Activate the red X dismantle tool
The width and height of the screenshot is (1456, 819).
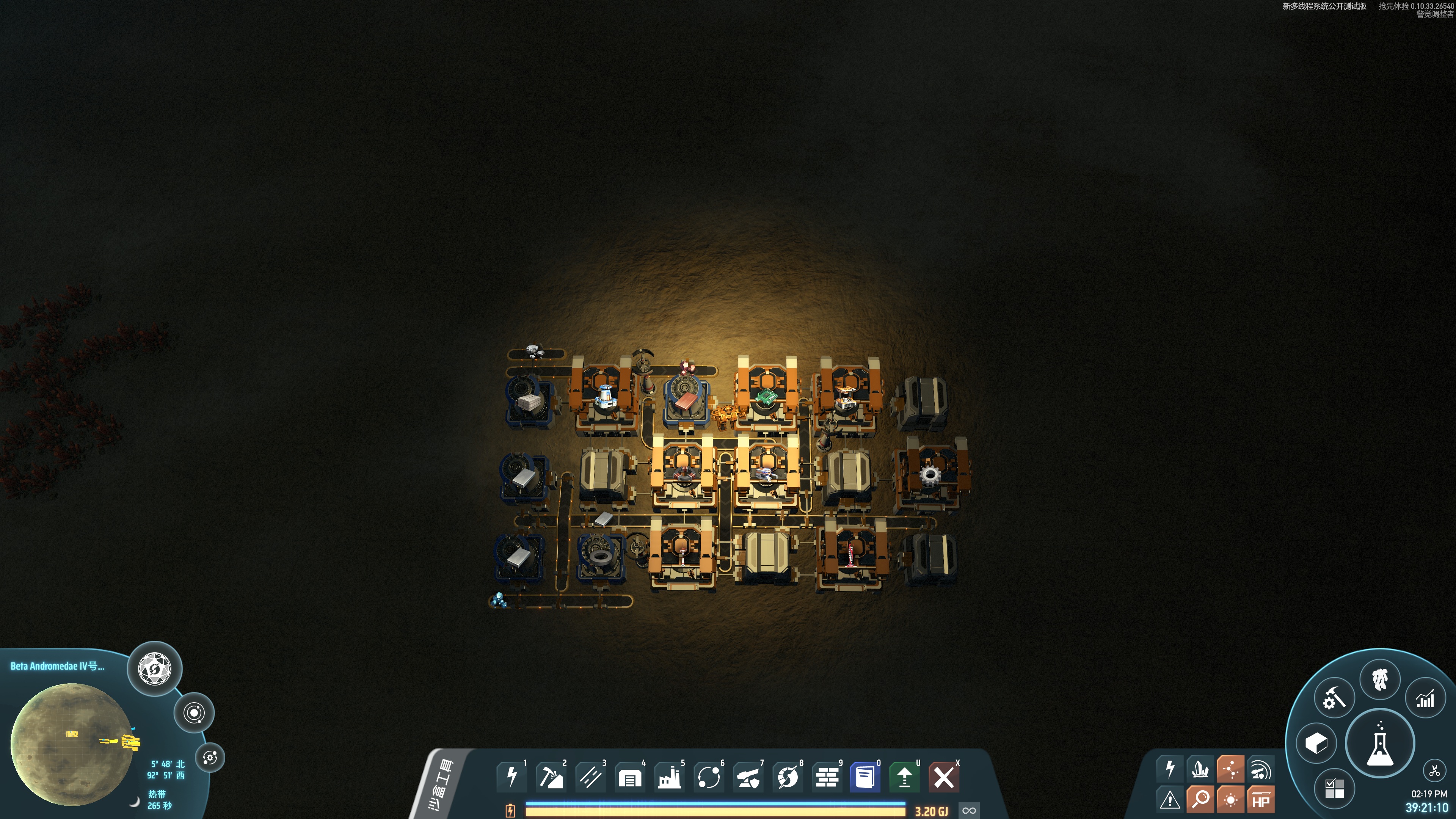point(944,777)
